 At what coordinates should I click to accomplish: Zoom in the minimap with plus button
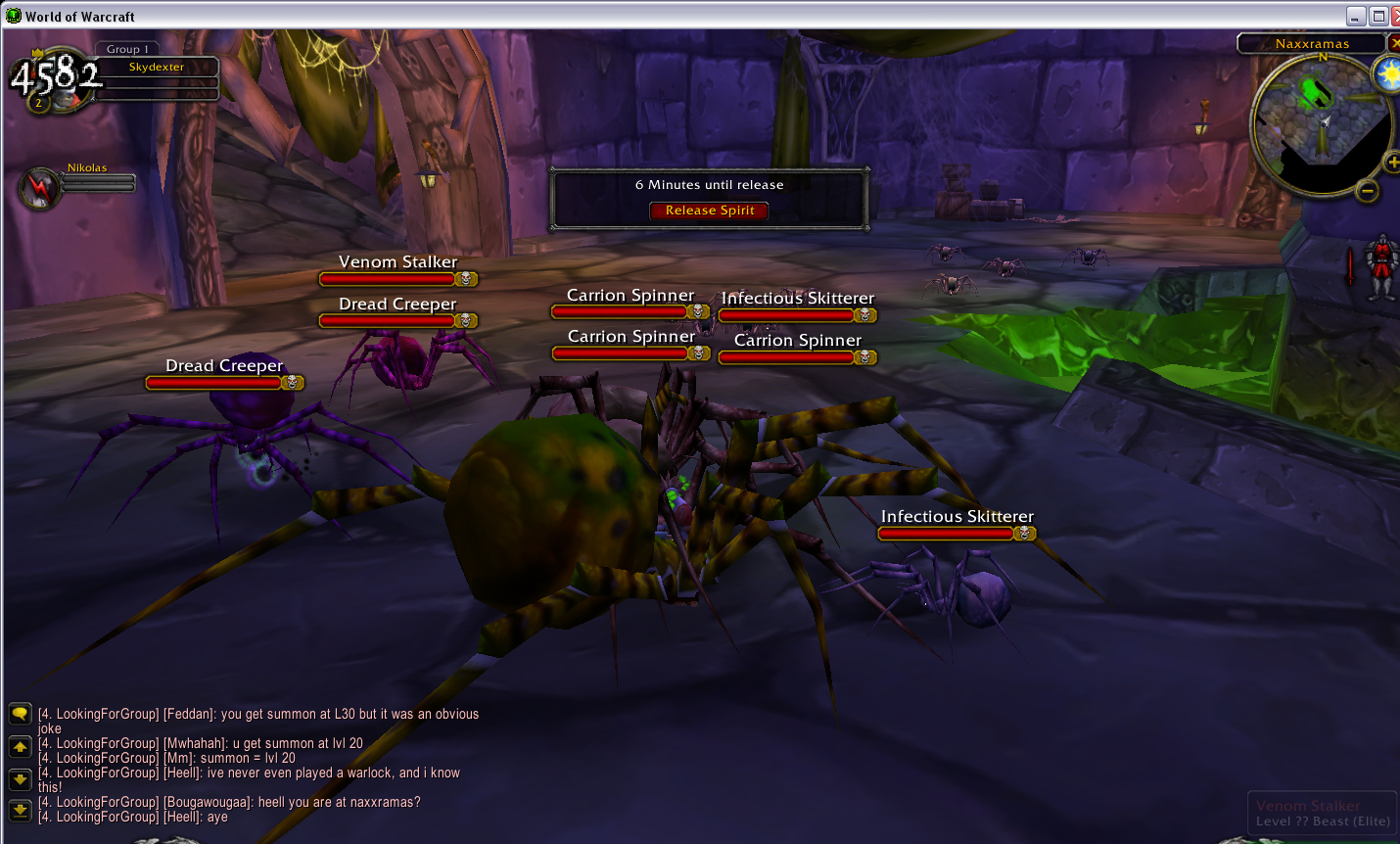[x=1392, y=163]
